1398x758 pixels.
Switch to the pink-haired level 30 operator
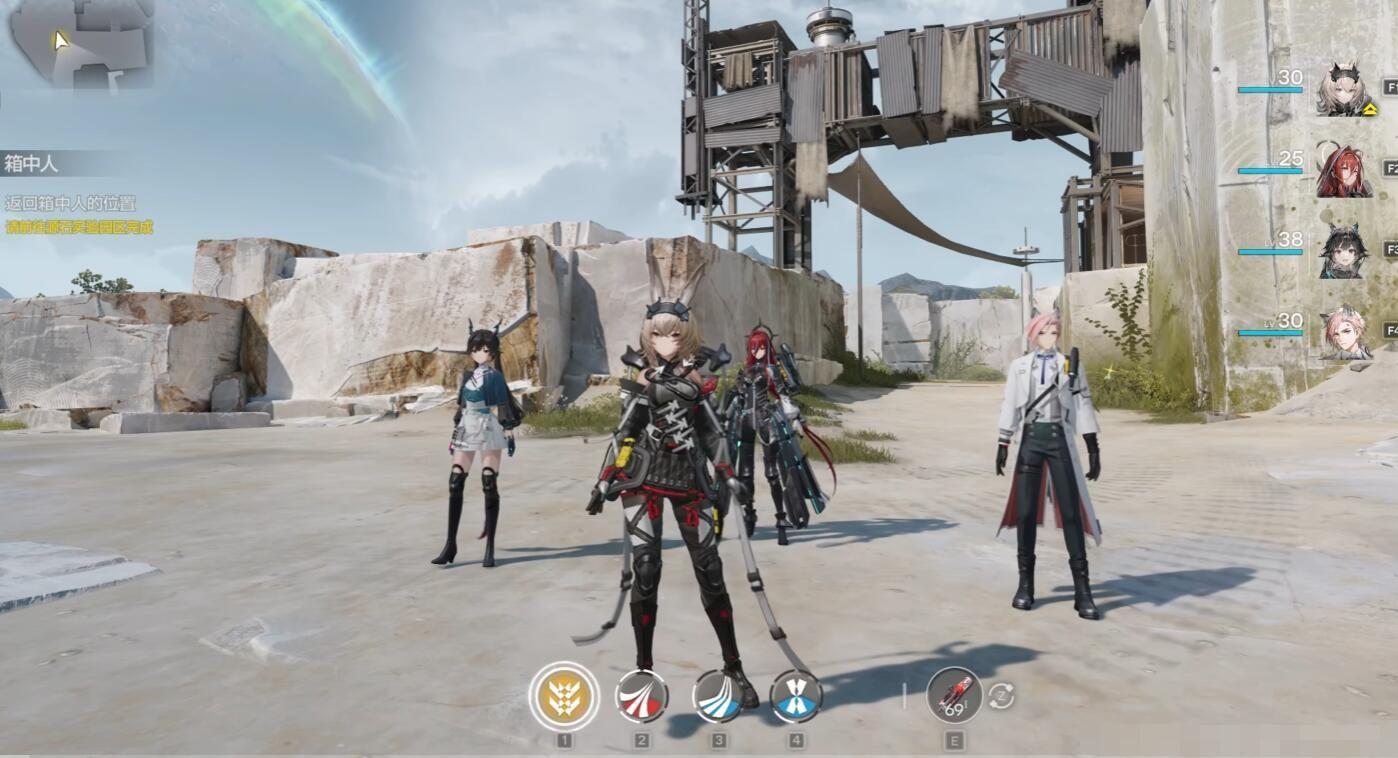[x=1344, y=333]
